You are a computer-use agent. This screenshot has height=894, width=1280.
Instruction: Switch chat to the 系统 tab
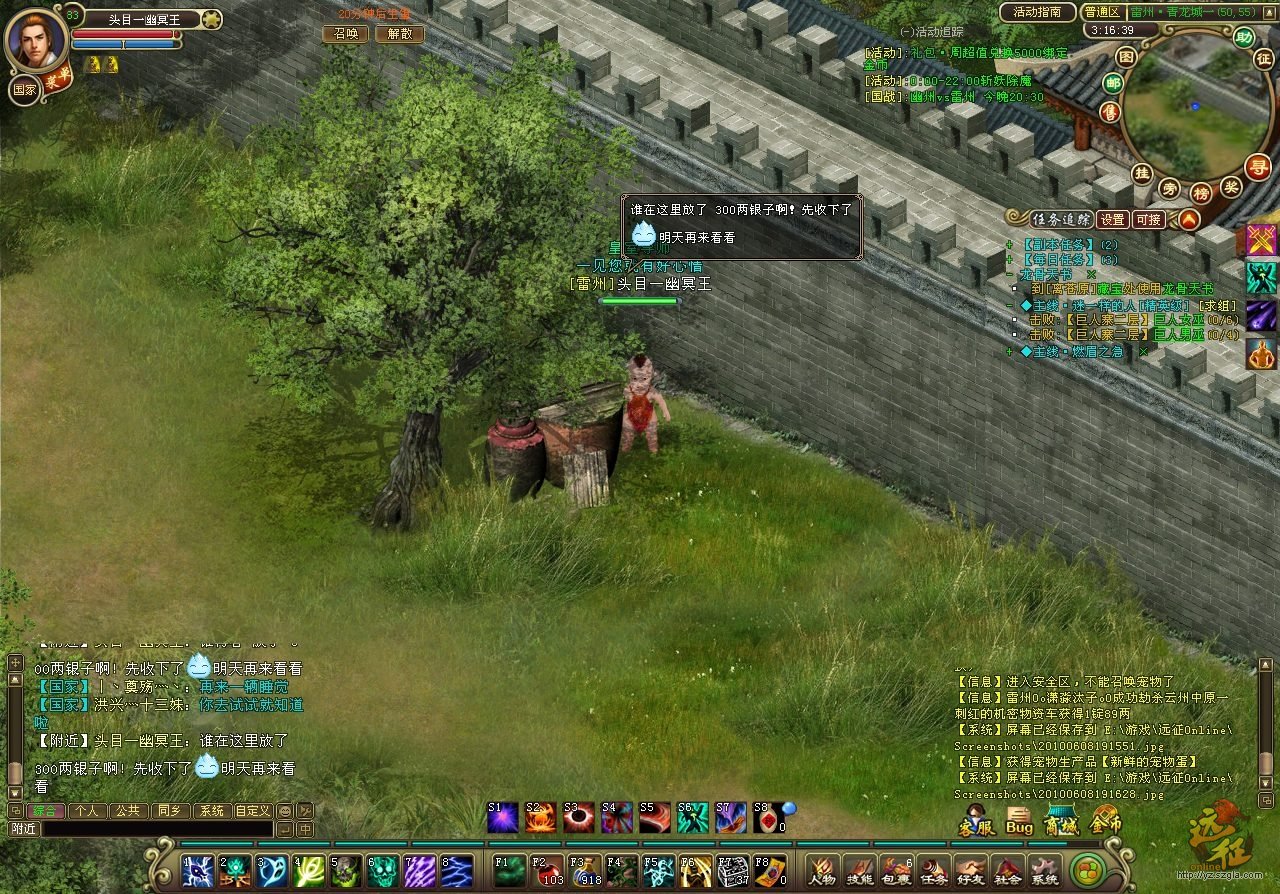click(x=210, y=811)
